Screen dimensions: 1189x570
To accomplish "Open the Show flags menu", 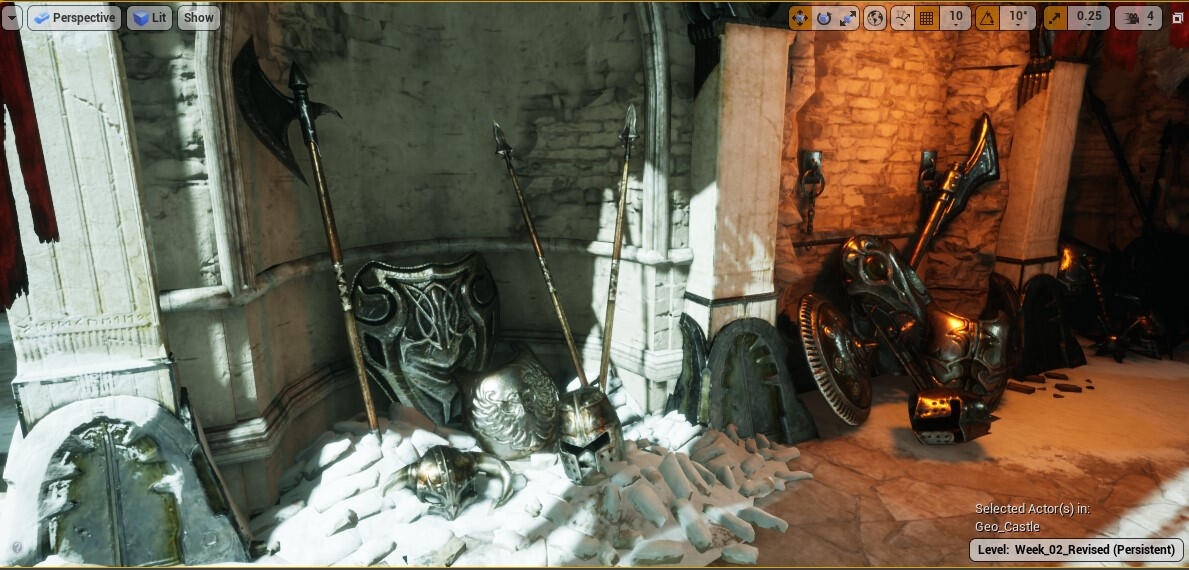I will 199,18.
